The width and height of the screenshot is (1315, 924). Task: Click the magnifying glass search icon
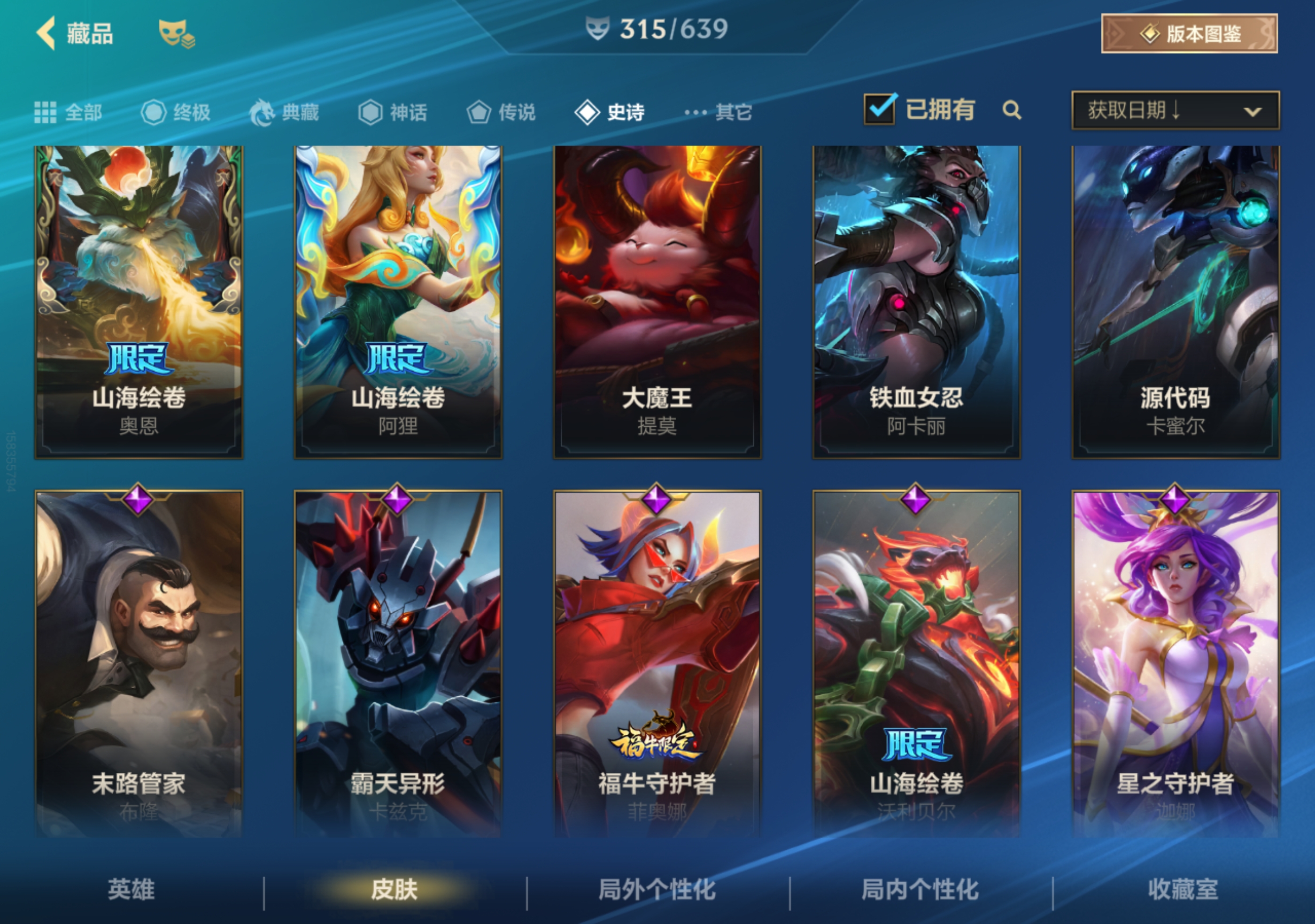coord(1012,110)
